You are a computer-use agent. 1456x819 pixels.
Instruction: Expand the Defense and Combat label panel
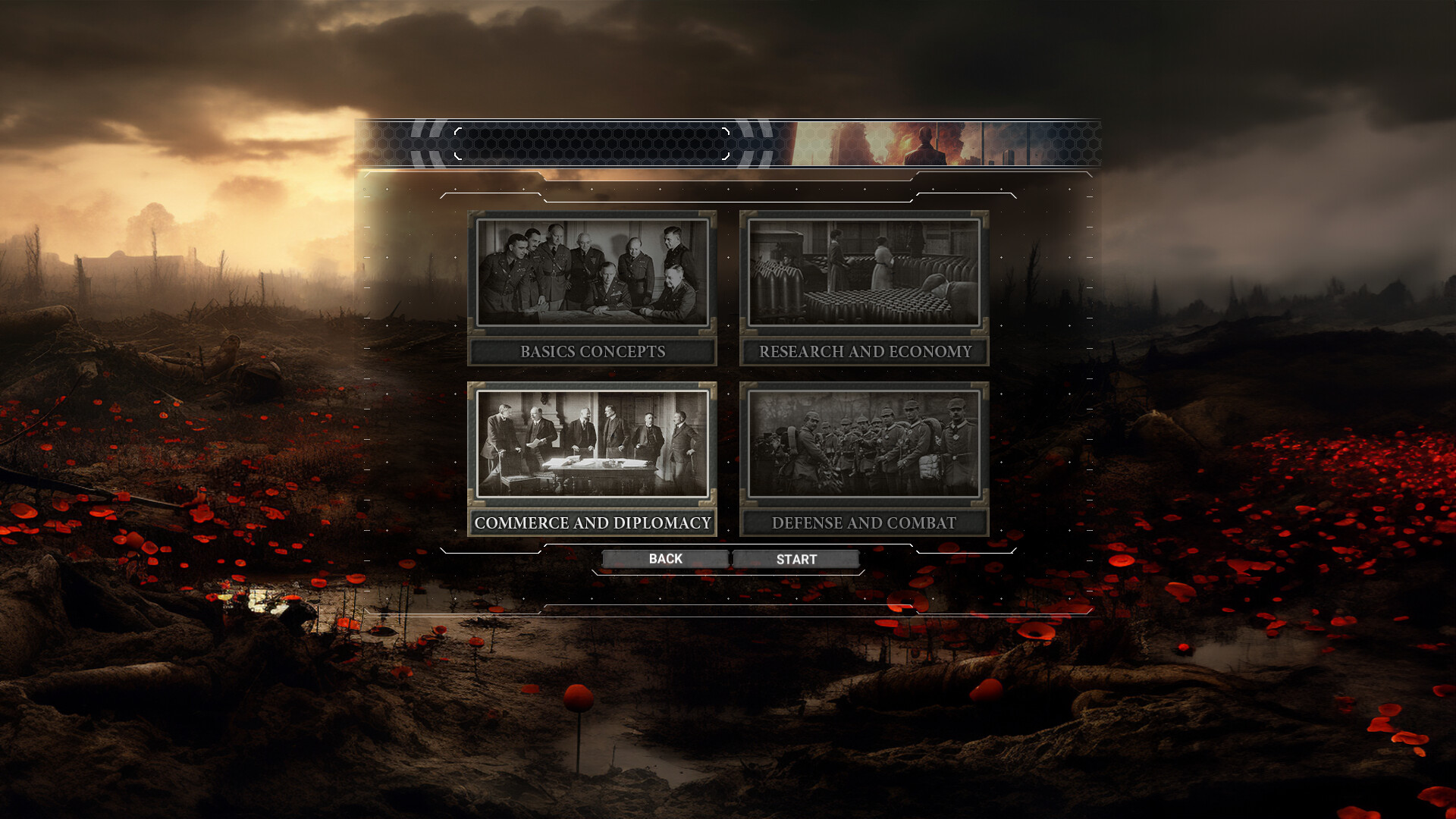[864, 522]
